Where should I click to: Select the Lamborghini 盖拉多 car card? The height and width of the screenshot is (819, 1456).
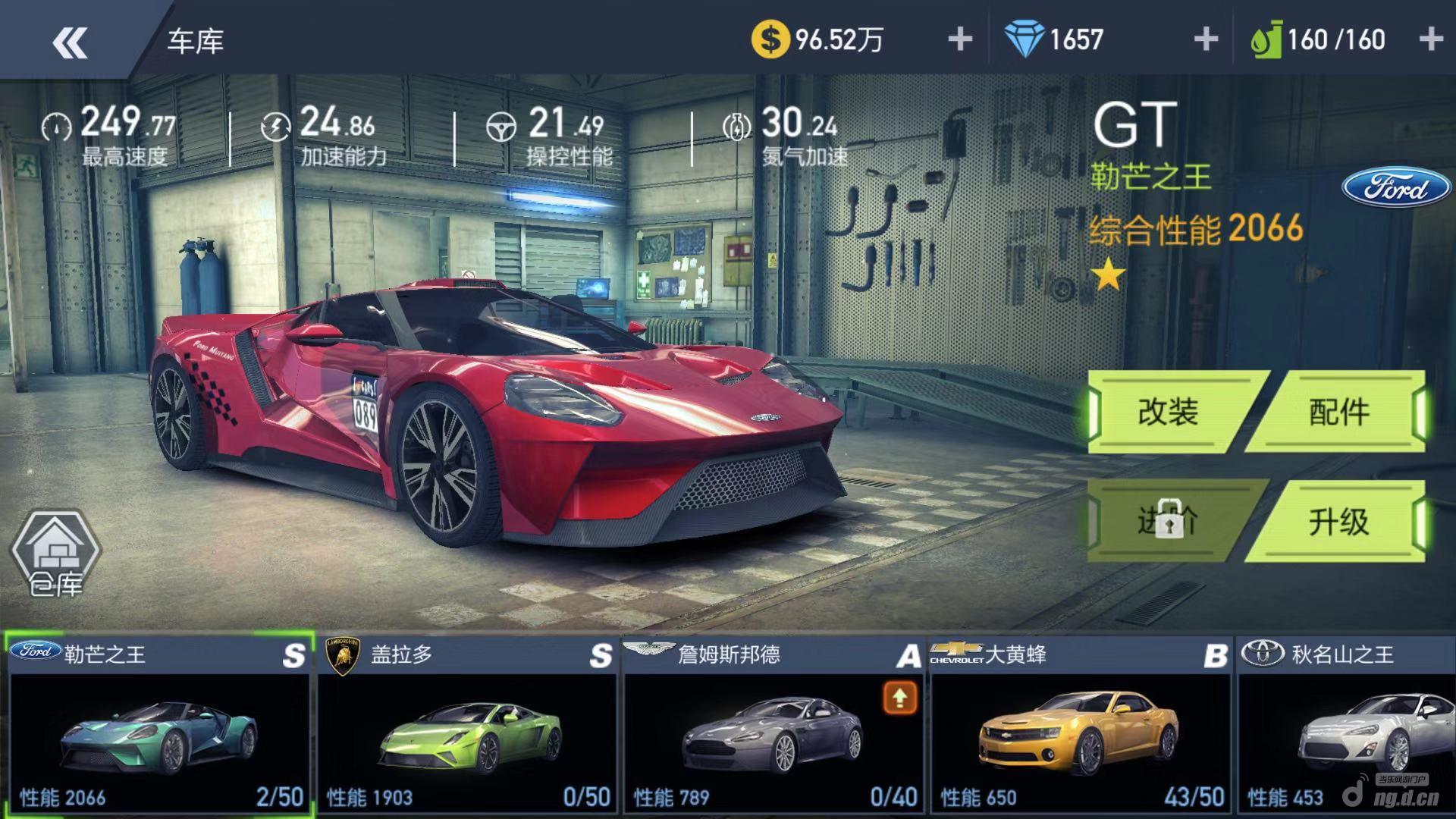(466, 724)
